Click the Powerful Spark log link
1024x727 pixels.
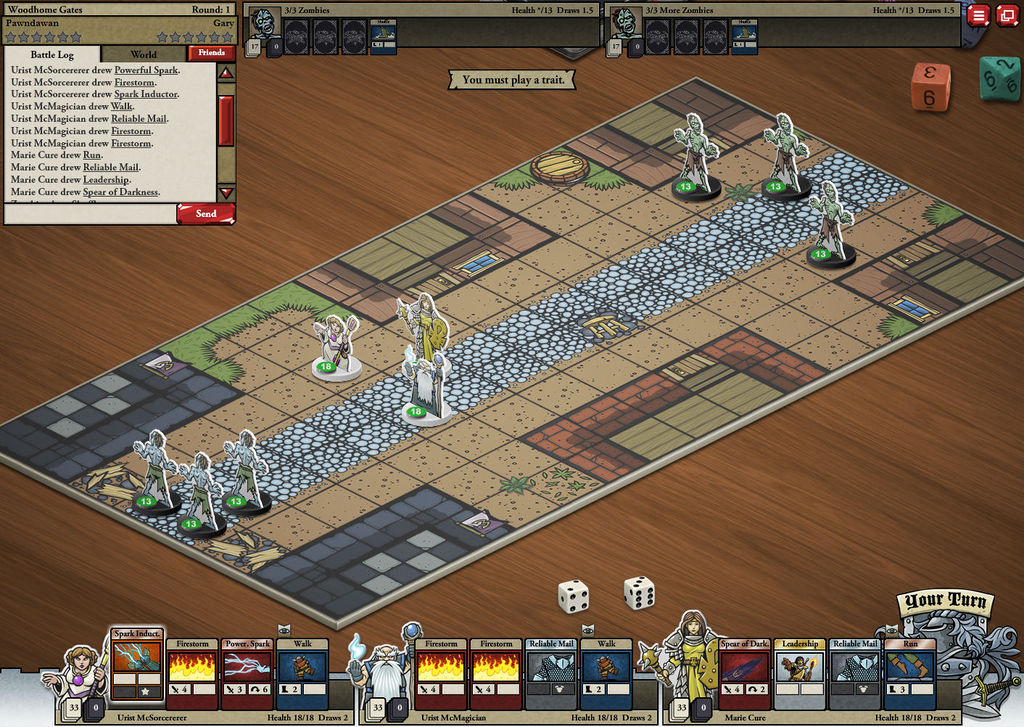146,71
